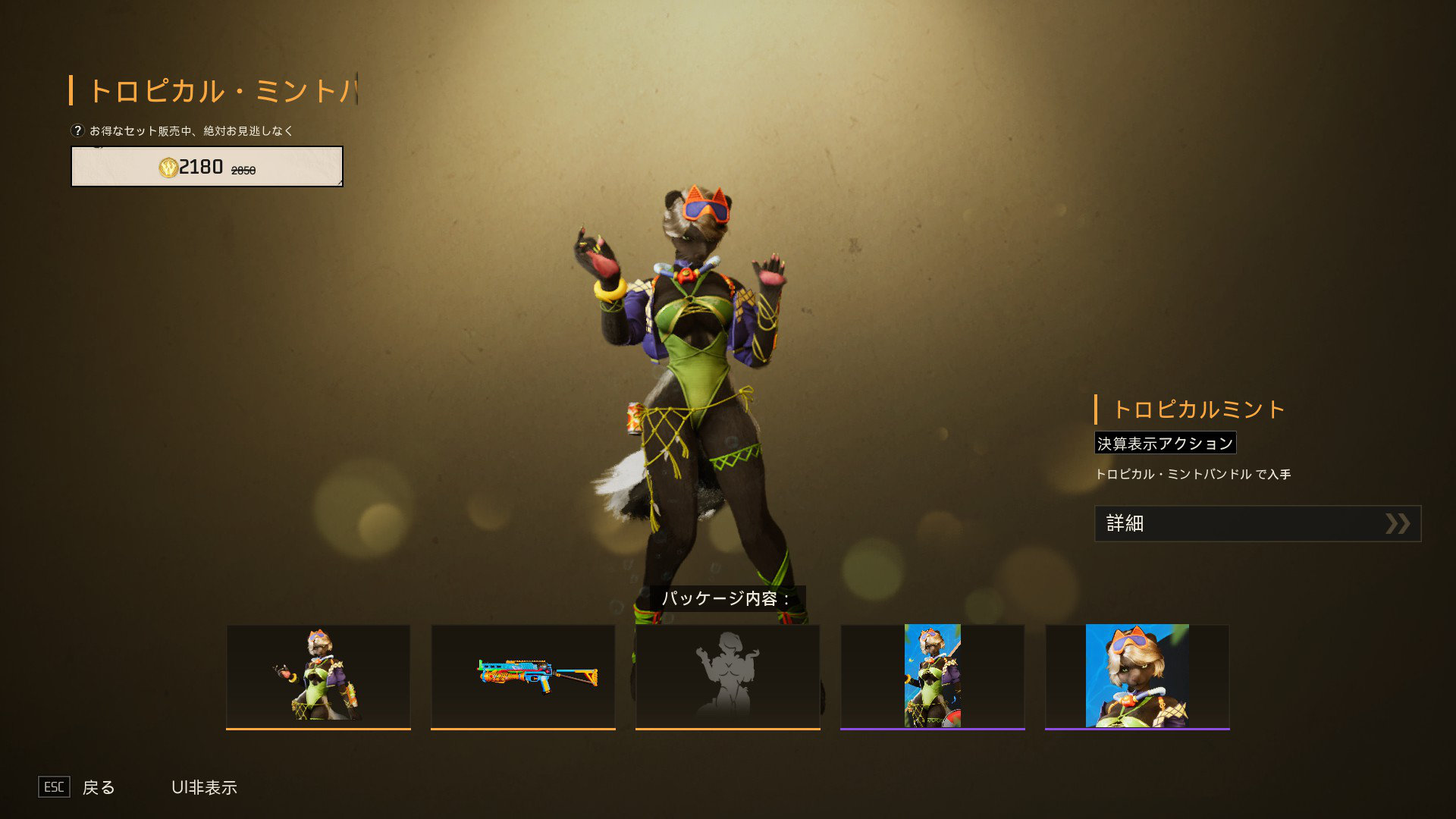This screenshot has height=819, width=1456.
Task: Select the colorful shotgun weapon skin thumbnail
Action: coord(523,676)
